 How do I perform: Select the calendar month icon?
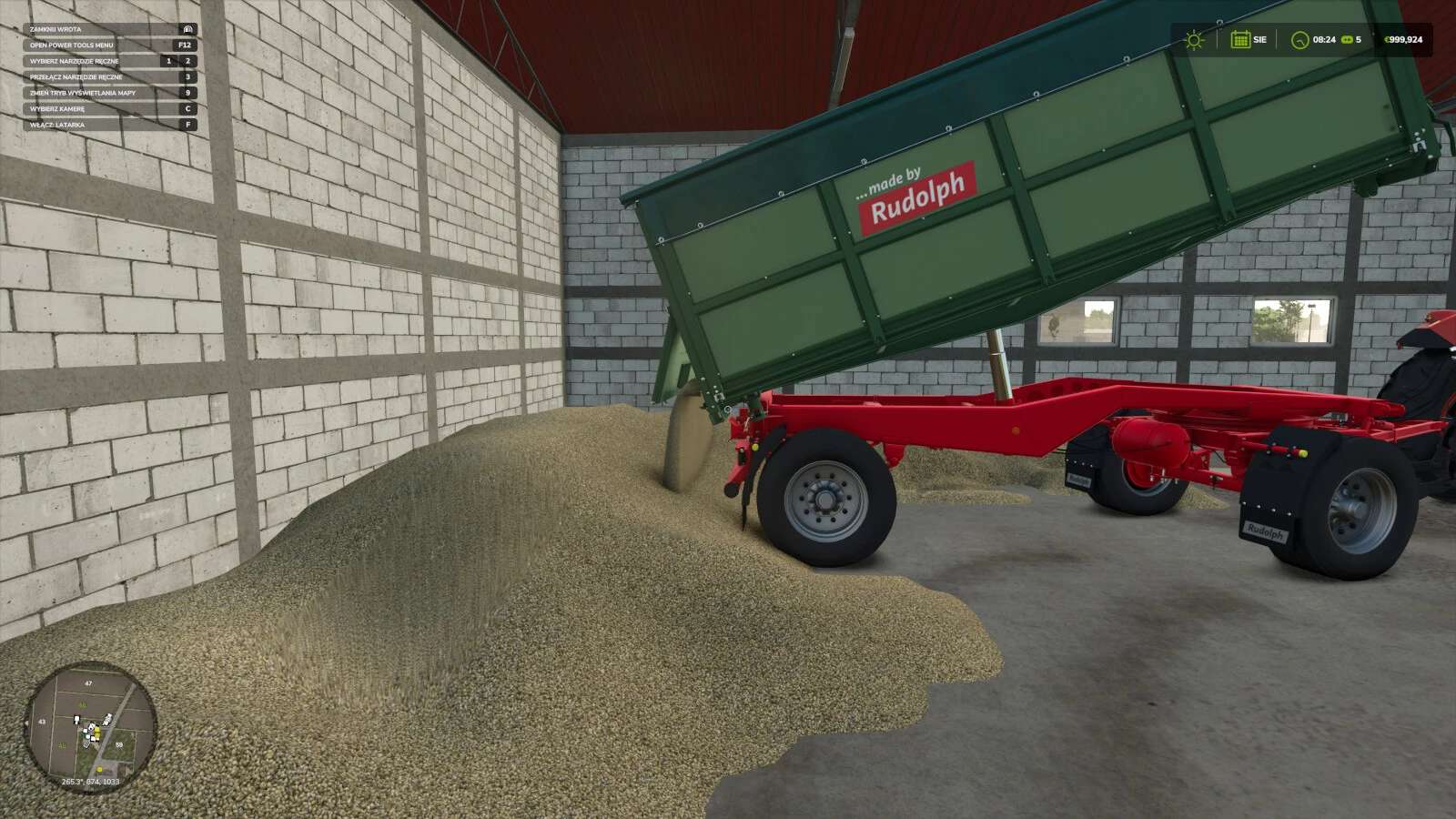(1239, 39)
